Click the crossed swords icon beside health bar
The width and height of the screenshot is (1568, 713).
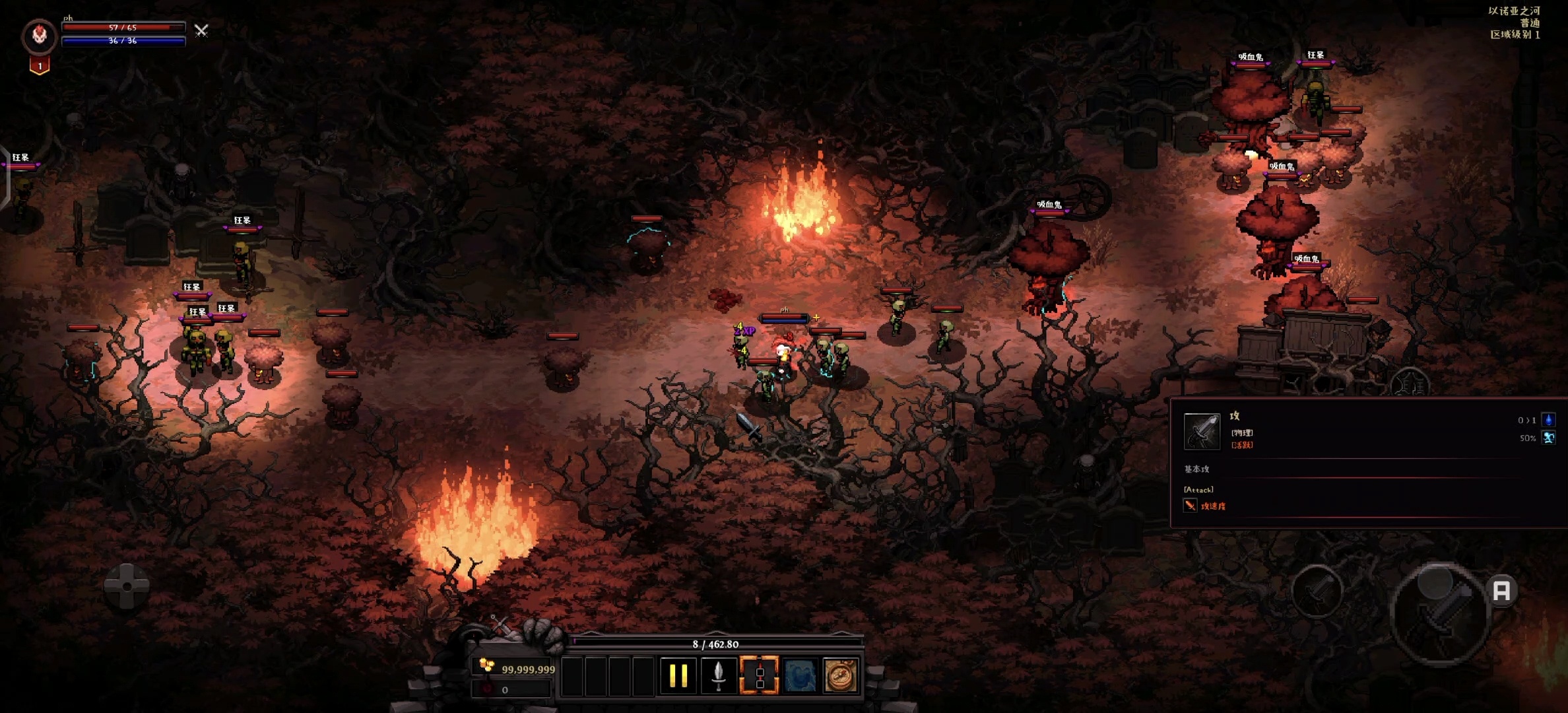(x=201, y=30)
